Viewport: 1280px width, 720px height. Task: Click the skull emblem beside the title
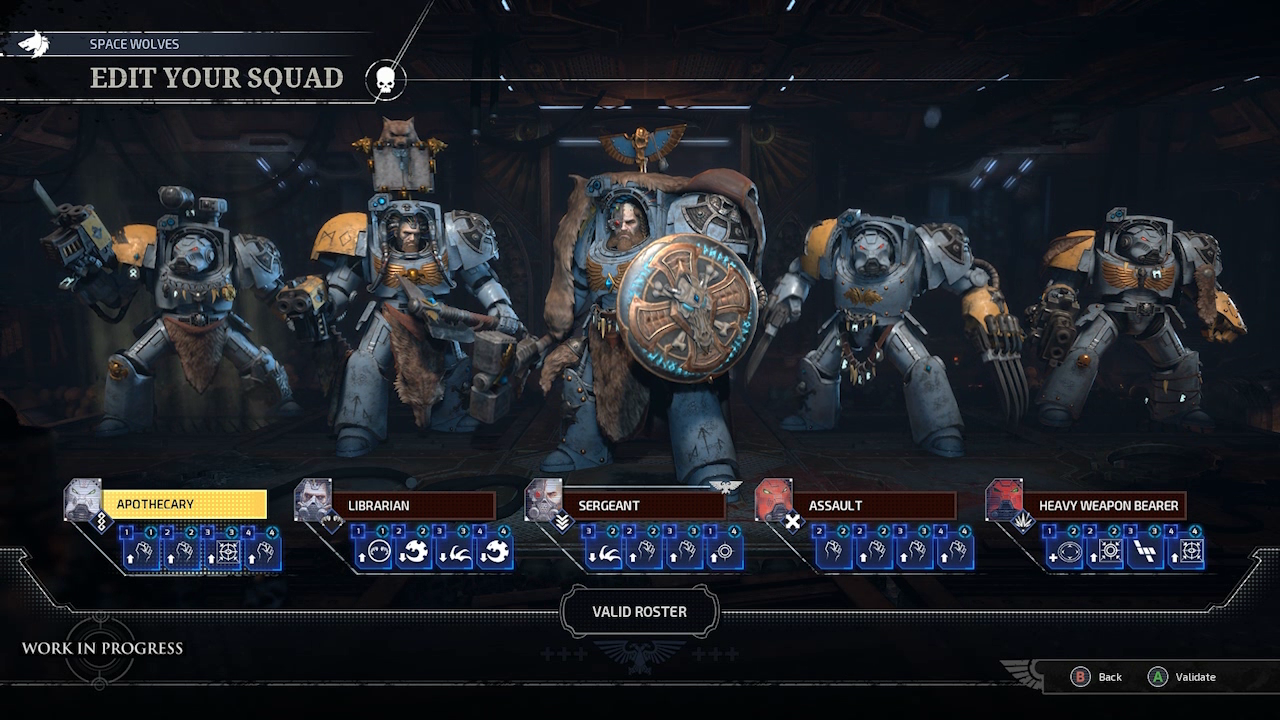(x=384, y=80)
